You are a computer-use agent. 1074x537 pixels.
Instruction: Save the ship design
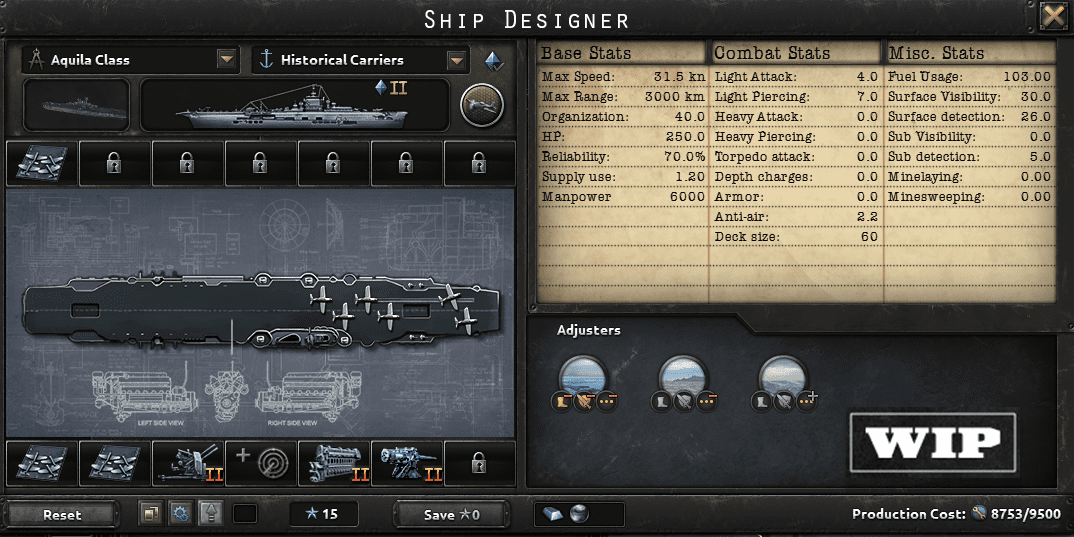[x=452, y=515]
